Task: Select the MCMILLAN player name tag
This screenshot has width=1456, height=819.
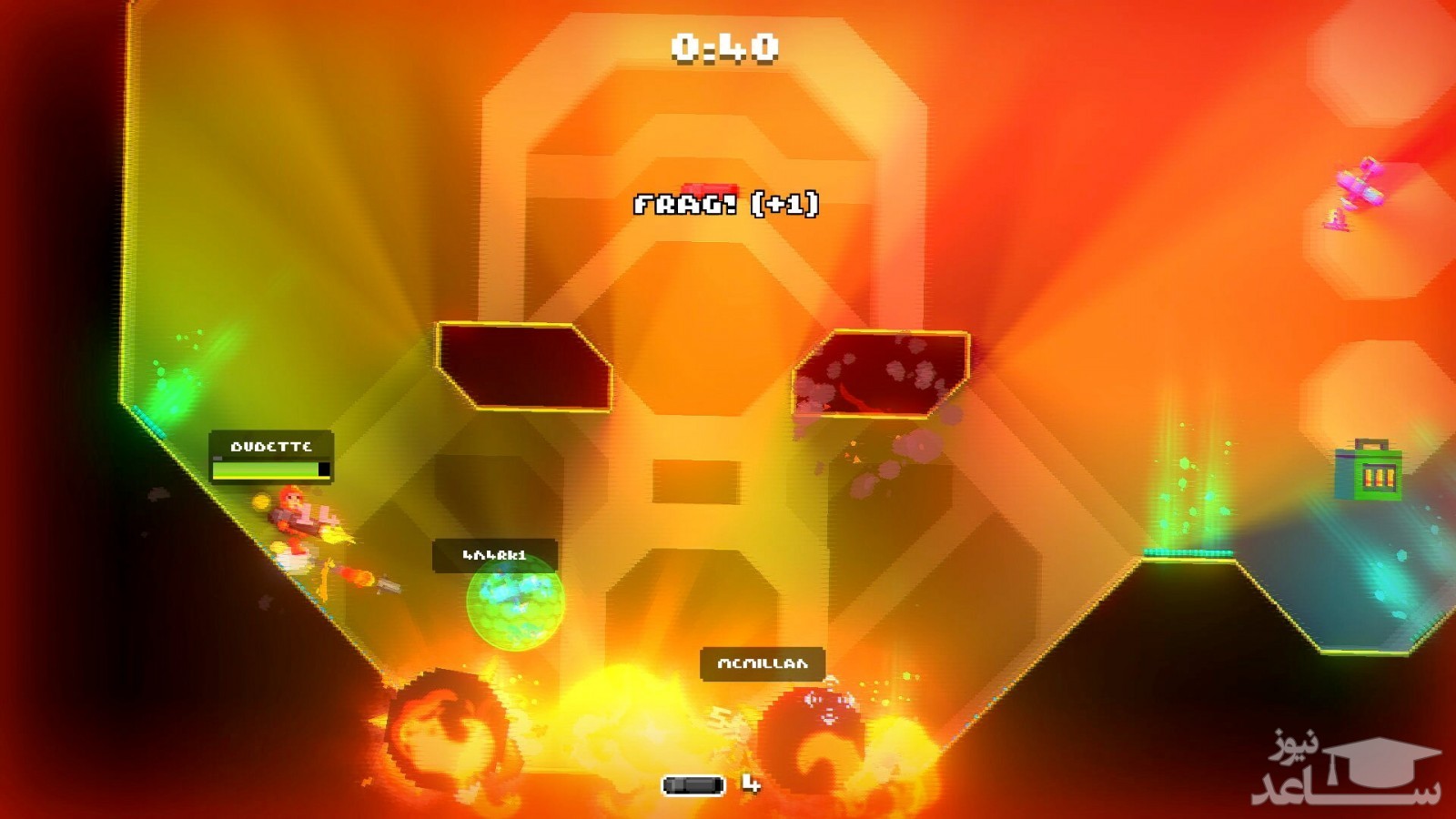Action: pyautogui.click(x=763, y=663)
